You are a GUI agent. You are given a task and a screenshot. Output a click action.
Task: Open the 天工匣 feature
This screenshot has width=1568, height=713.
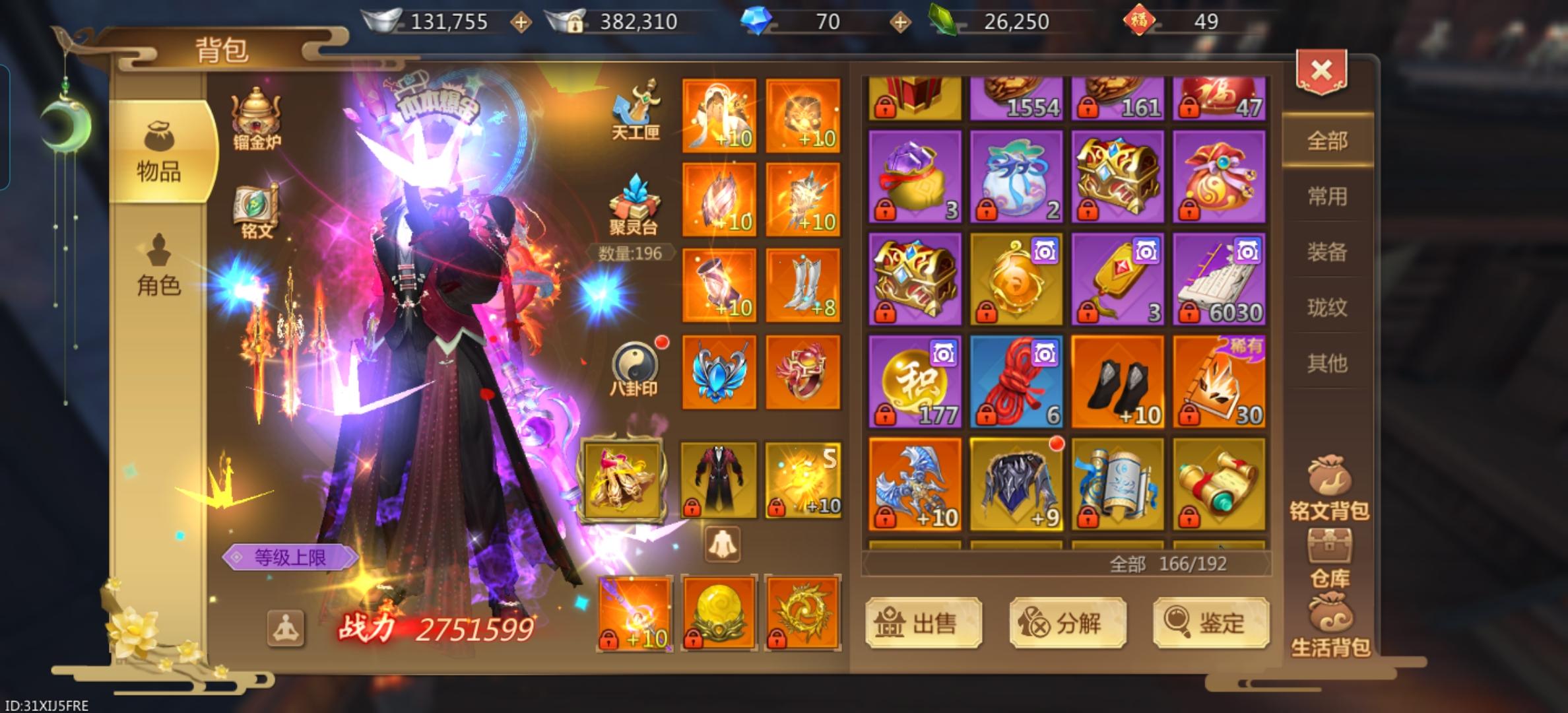[635, 111]
